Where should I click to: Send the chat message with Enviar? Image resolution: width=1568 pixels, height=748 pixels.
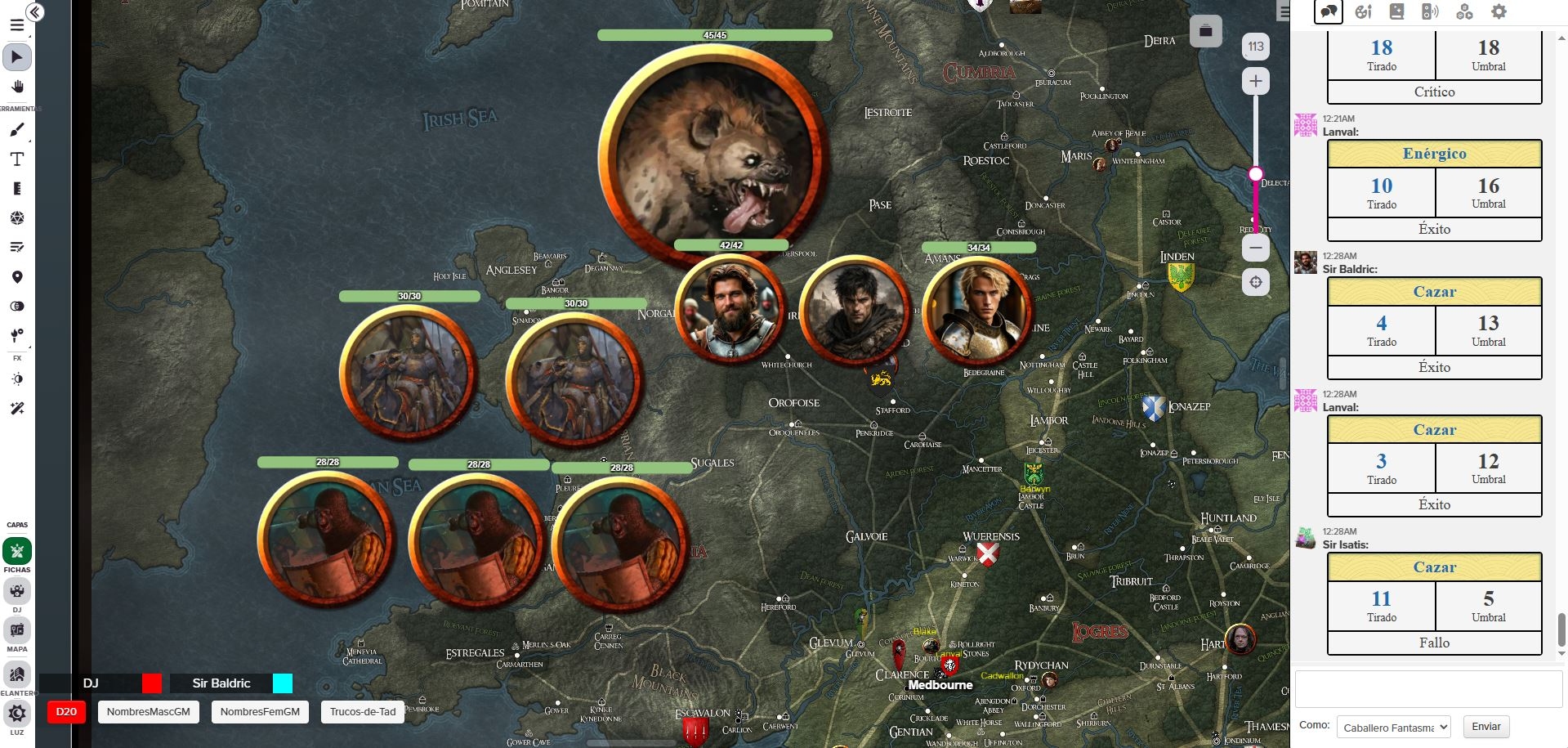[1486, 727]
